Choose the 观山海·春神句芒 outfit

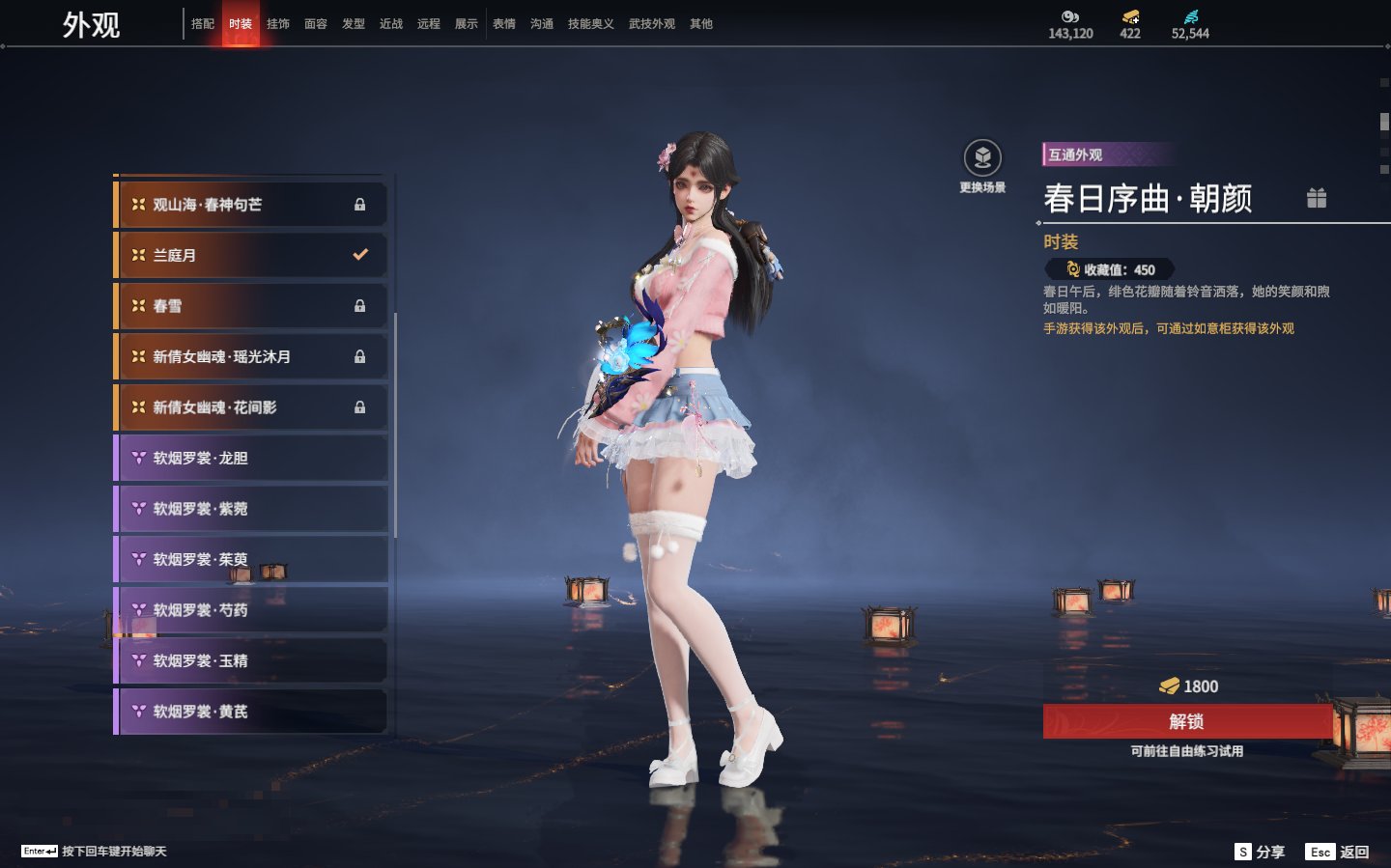click(x=251, y=205)
